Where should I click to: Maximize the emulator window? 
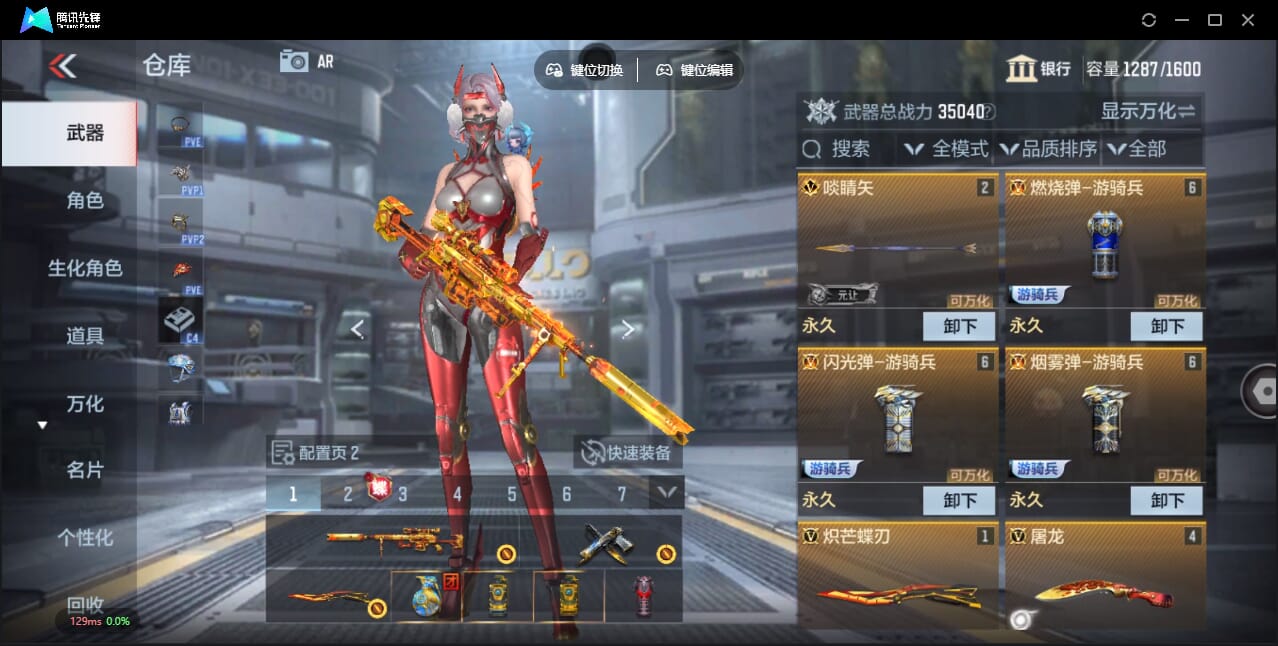point(1215,20)
